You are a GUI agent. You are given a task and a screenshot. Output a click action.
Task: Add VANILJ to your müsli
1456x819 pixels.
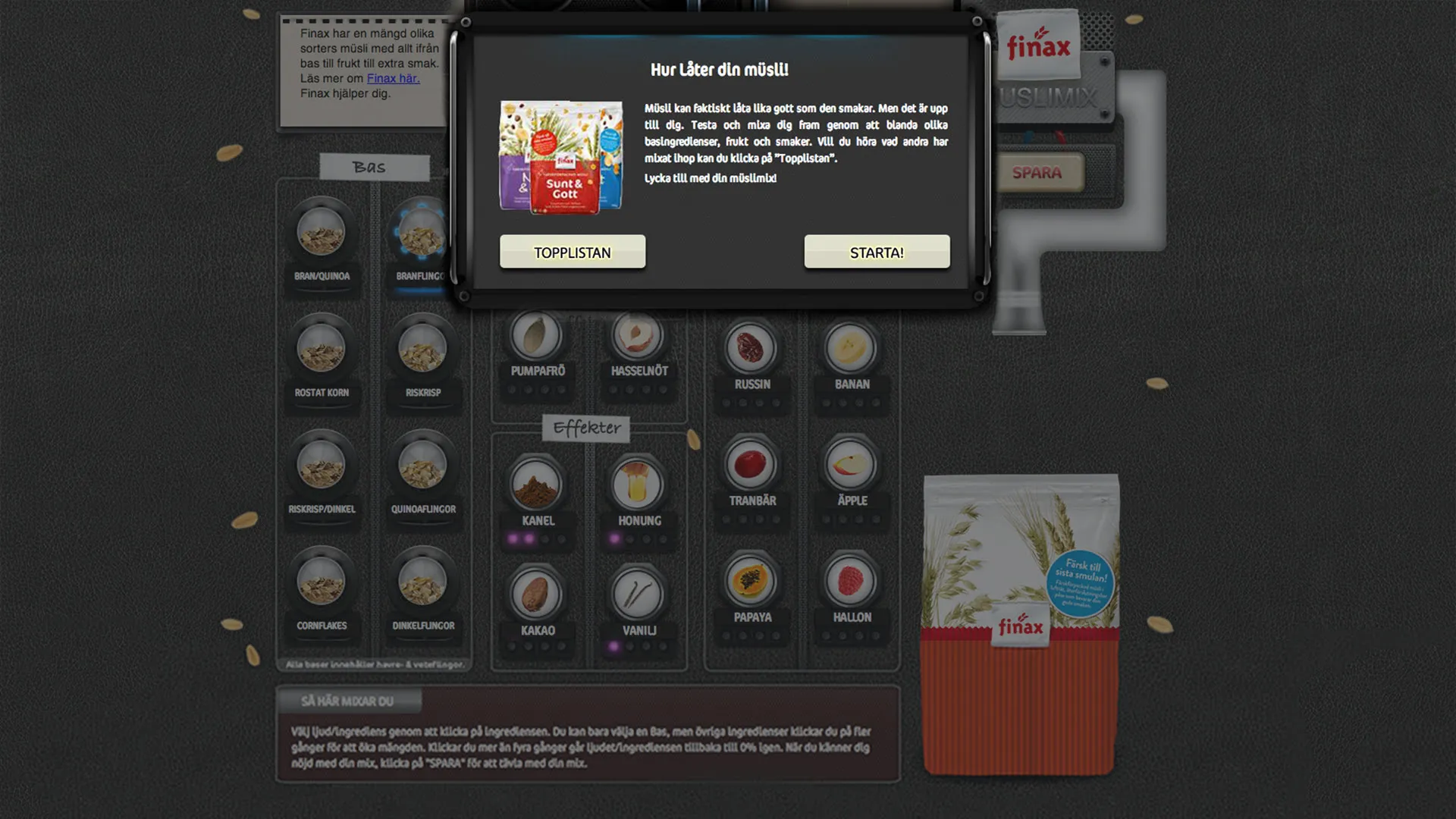(639, 590)
